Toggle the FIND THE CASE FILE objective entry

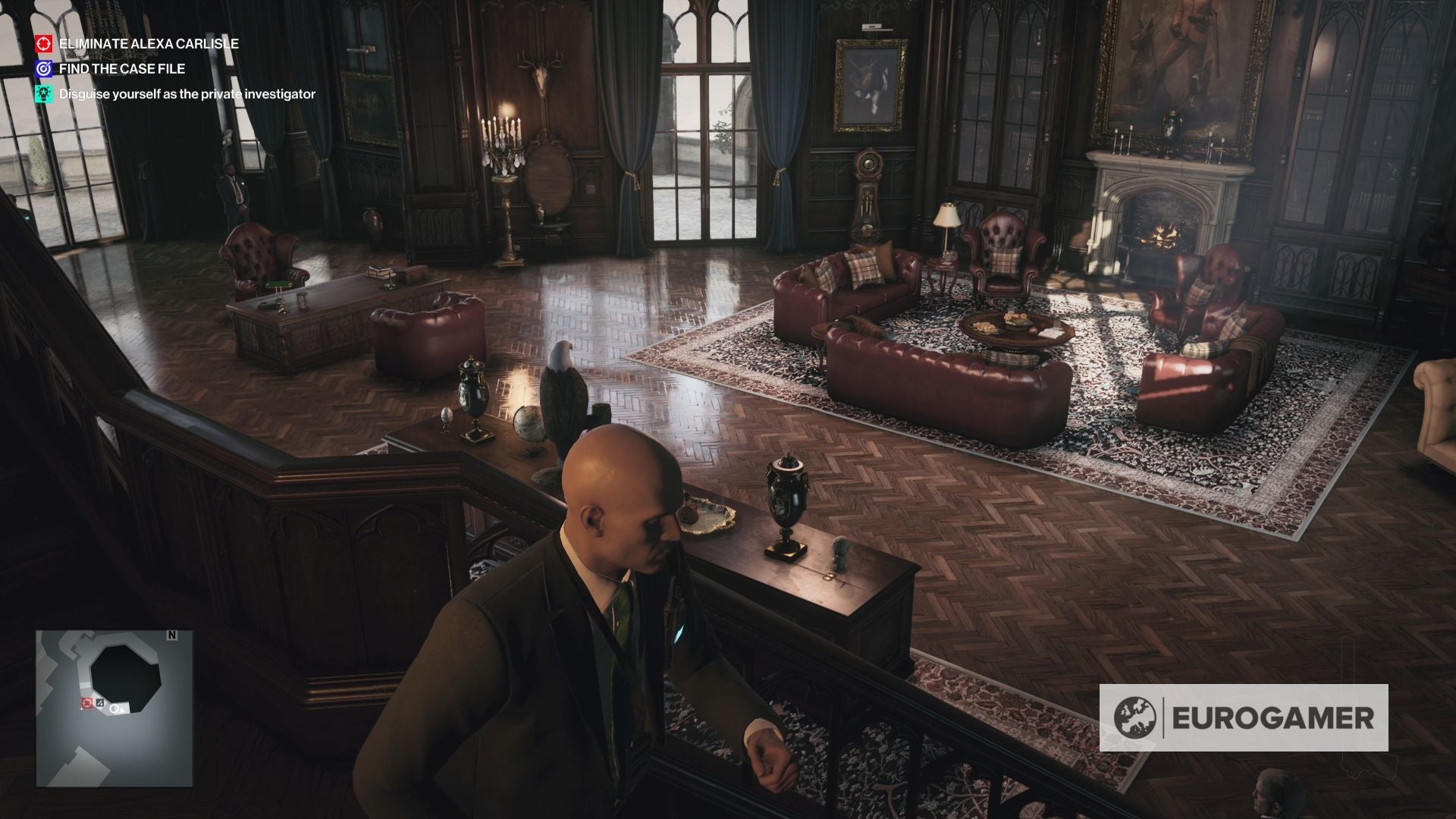(x=121, y=68)
